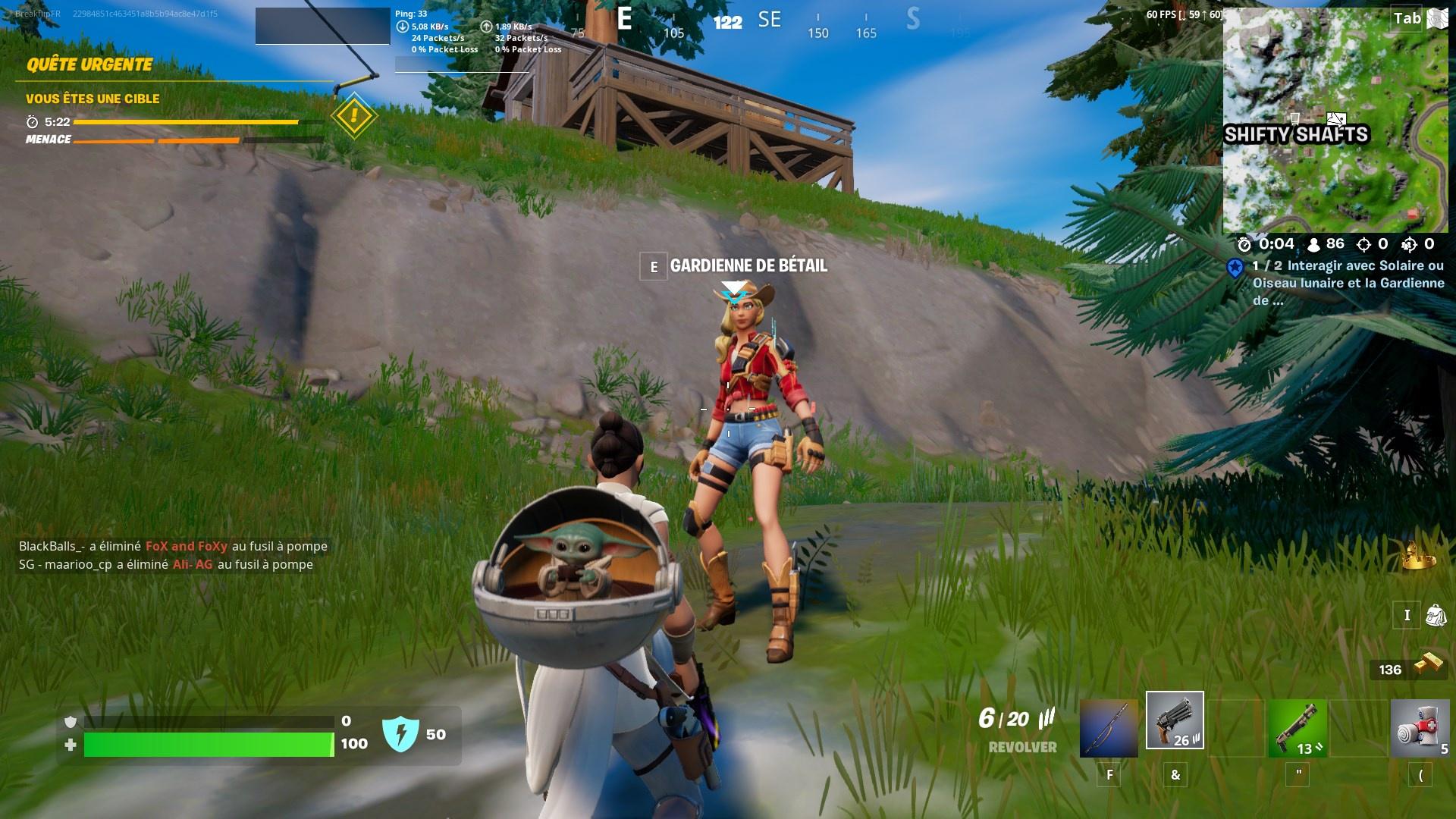Click the 'VOUS ÊTES UNE CIBLE' quest title
1456x819 pixels.
point(93,99)
